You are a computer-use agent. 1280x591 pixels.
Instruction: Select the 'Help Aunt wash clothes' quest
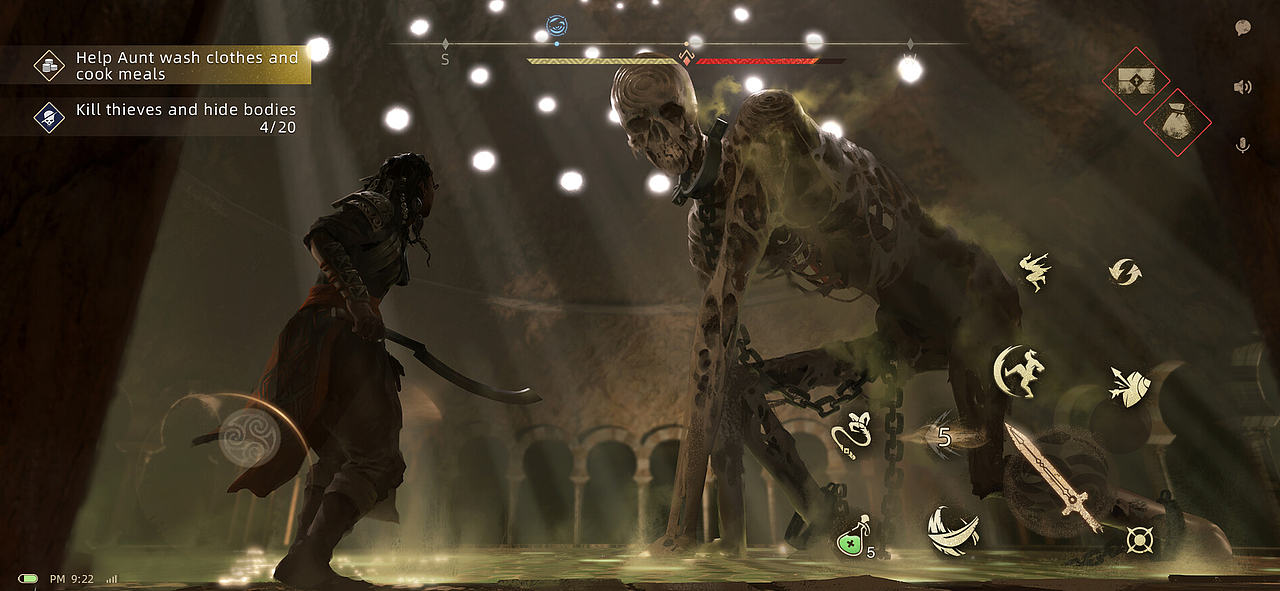[170, 66]
